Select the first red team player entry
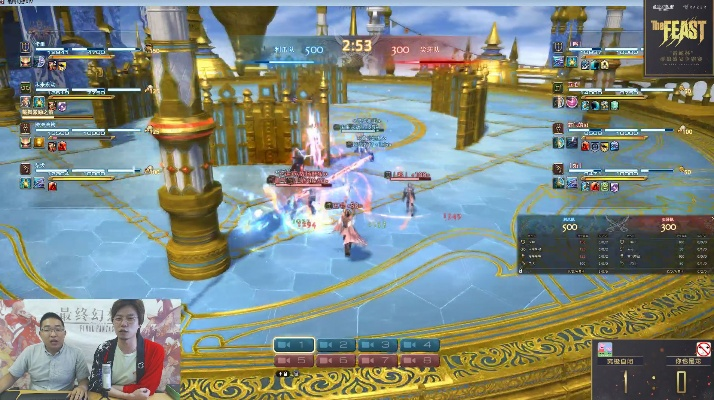Image resolution: width=714 pixels, height=400 pixels. coord(620,56)
